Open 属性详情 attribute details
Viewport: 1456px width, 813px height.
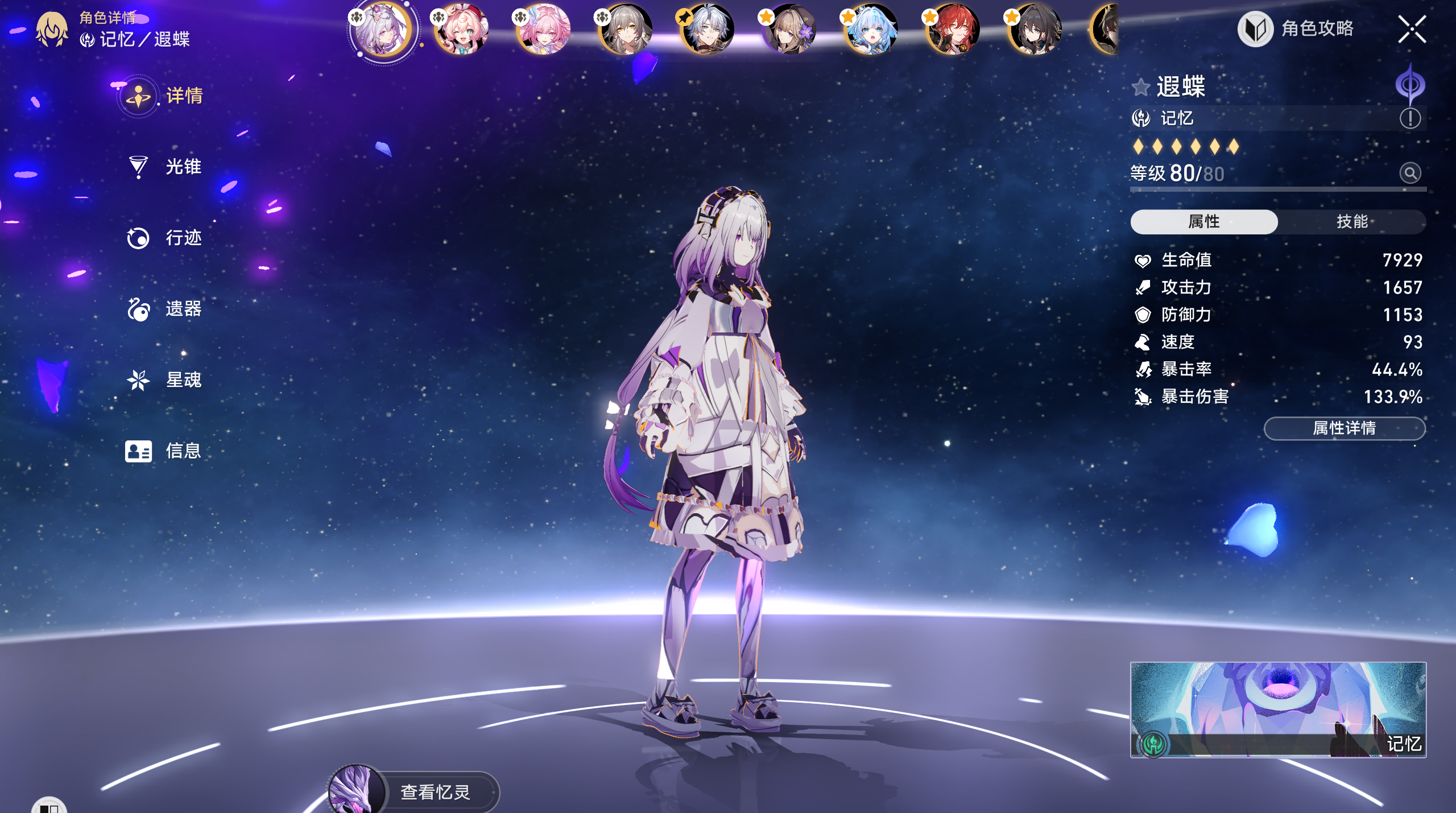coord(1344,428)
